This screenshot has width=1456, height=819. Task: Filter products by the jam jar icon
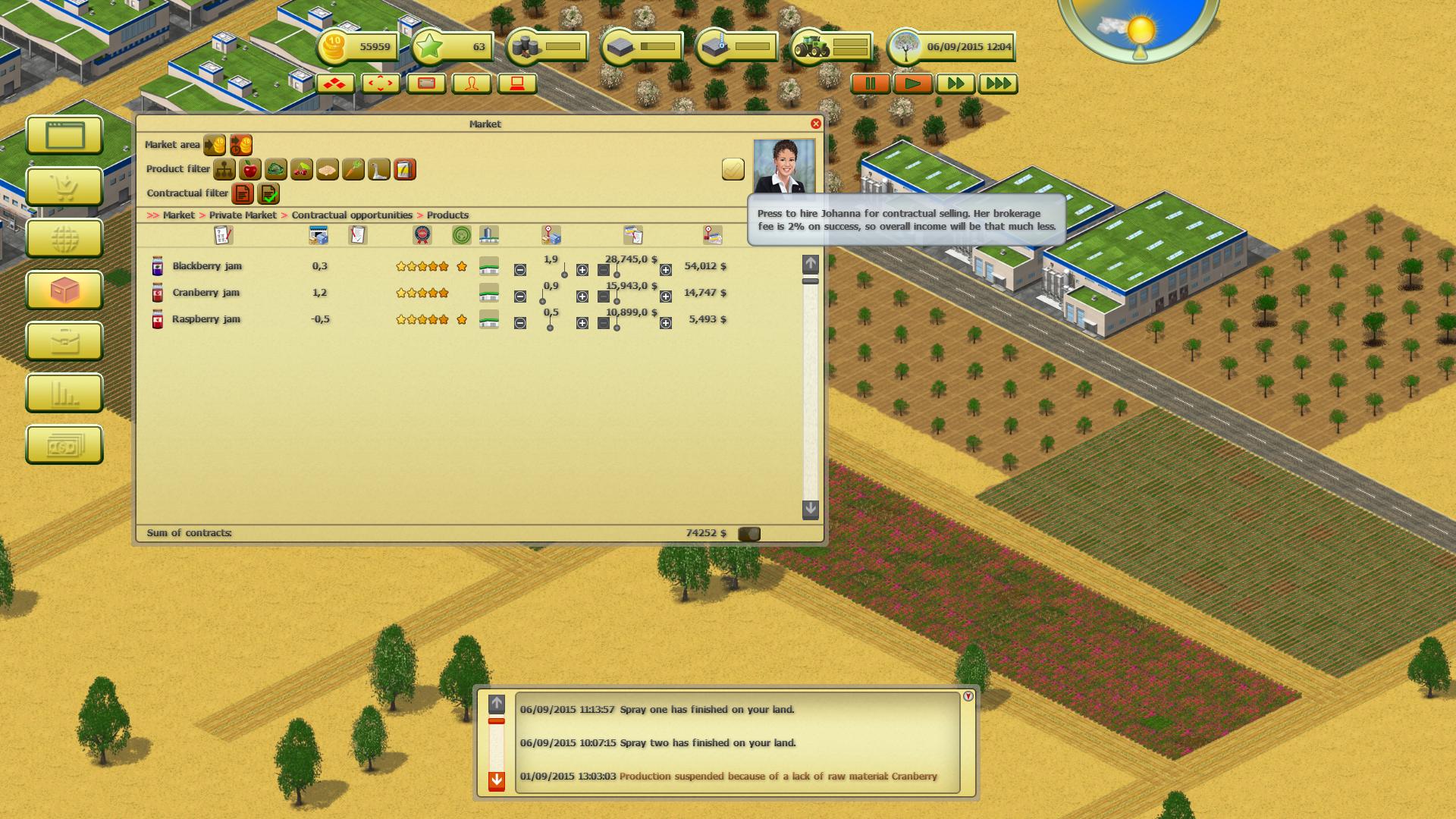404,170
